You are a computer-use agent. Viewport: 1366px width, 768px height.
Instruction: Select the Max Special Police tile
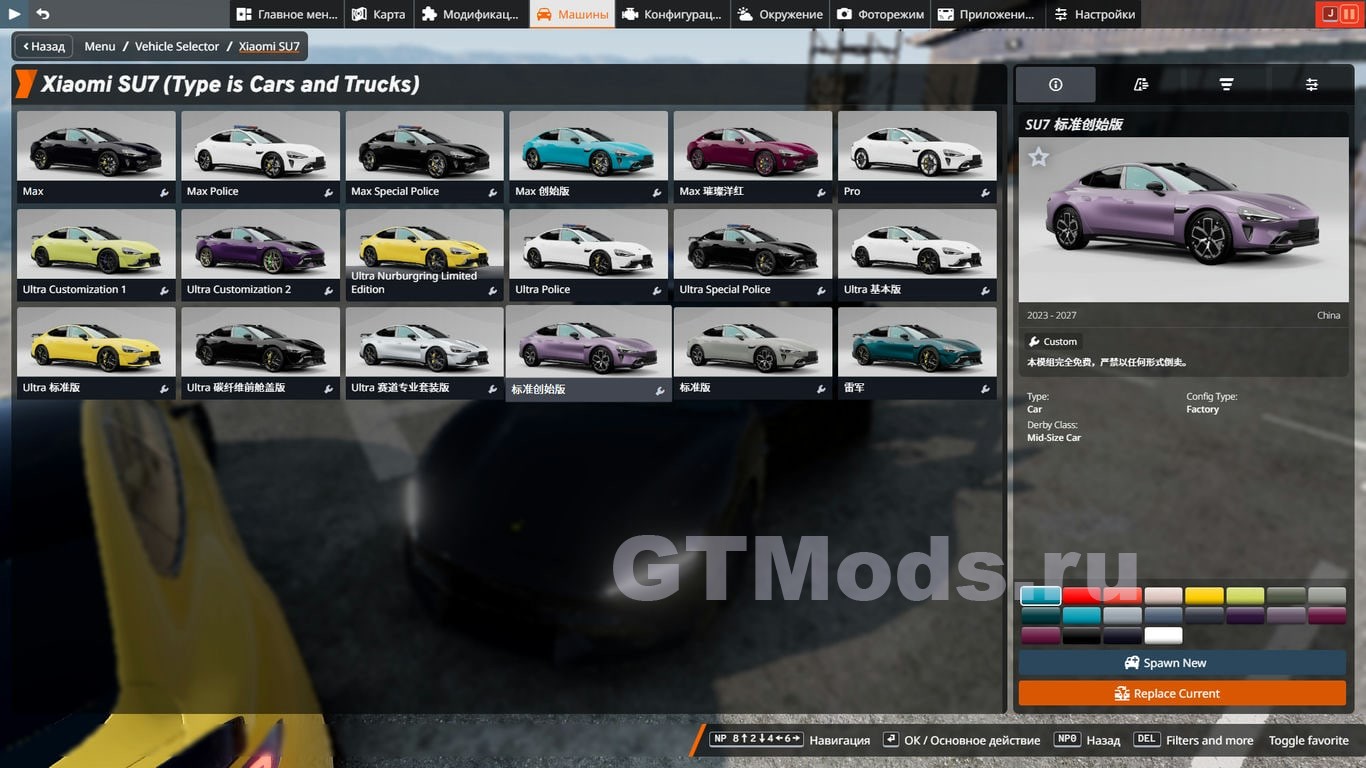pos(424,156)
